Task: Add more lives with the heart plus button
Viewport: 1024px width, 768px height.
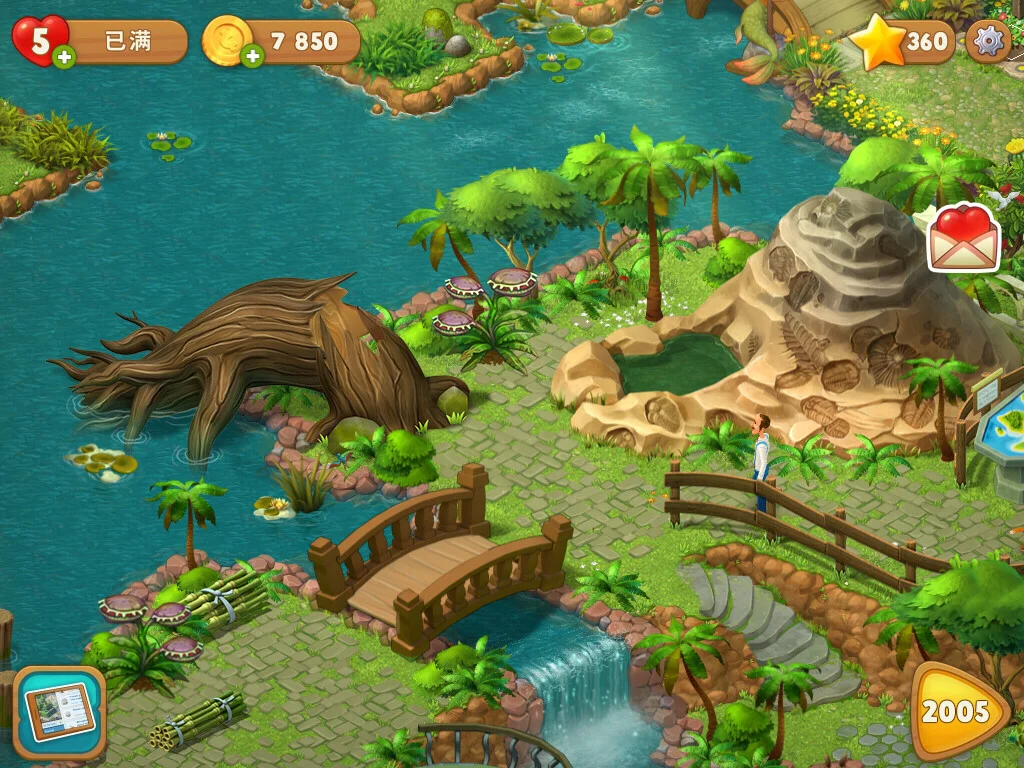Action: (x=64, y=57)
